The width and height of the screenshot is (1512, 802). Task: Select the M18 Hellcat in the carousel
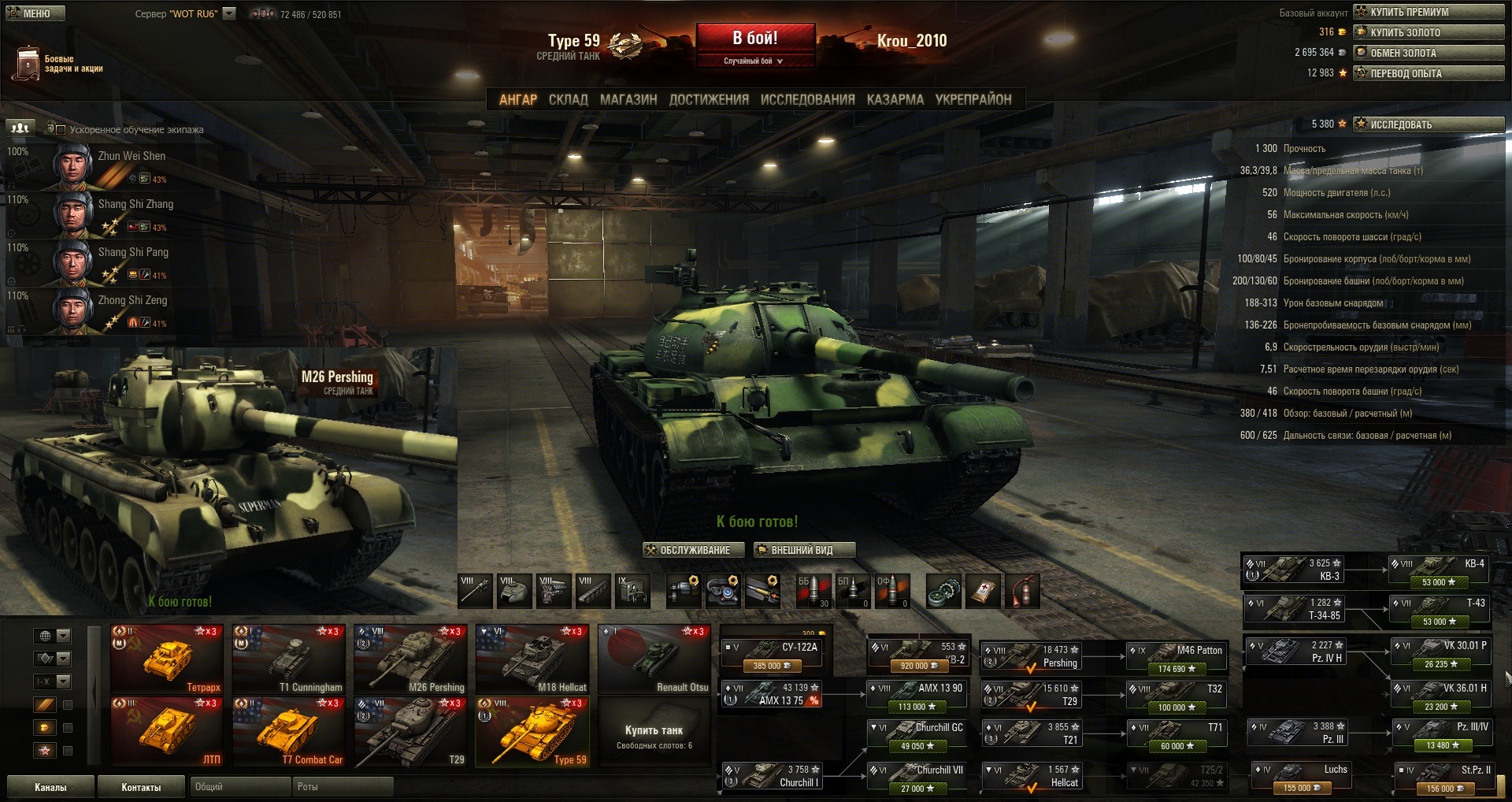(x=532, y=659)
